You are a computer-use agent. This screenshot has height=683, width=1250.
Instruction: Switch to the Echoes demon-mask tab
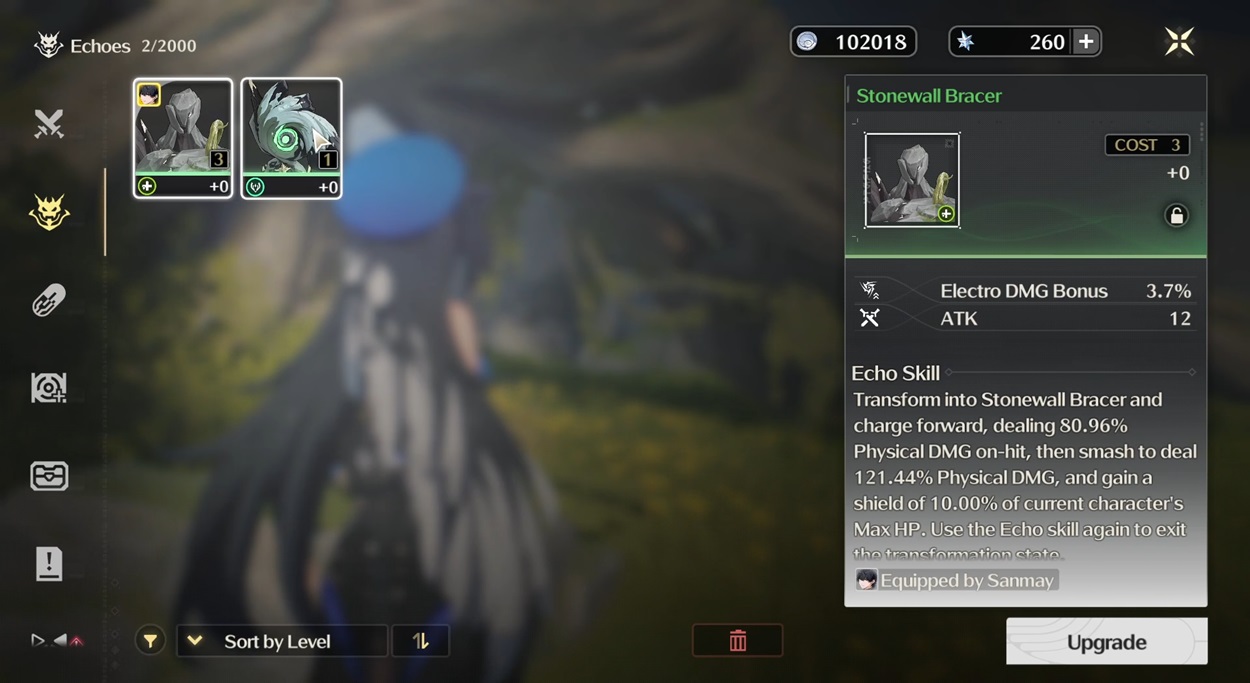(x=49, y=212)
